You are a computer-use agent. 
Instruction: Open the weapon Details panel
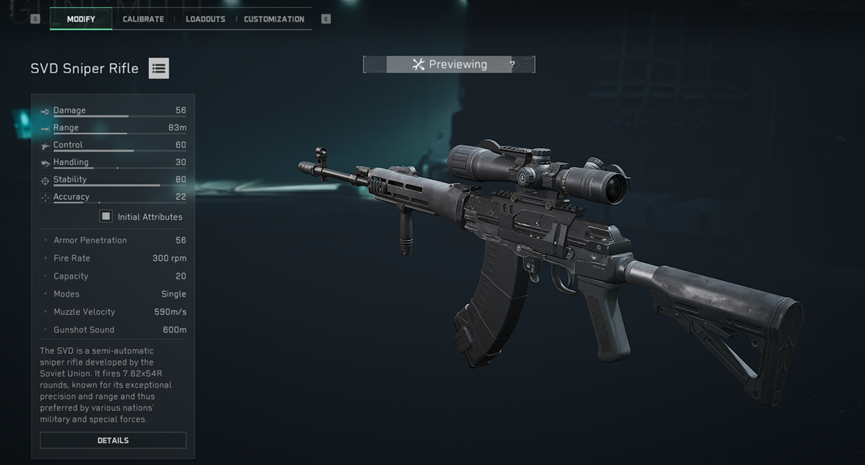(113, 440)
